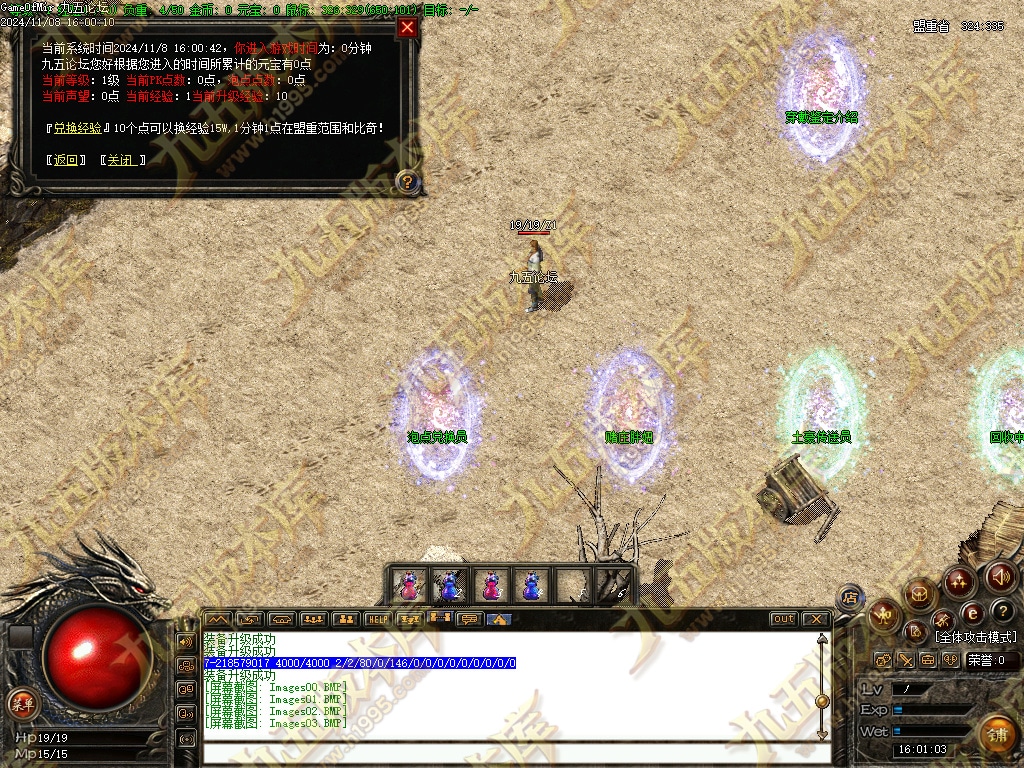1024x768 pixels.
Task: Open the 菜单 menu button by red orb
Action: coord(21,701)
